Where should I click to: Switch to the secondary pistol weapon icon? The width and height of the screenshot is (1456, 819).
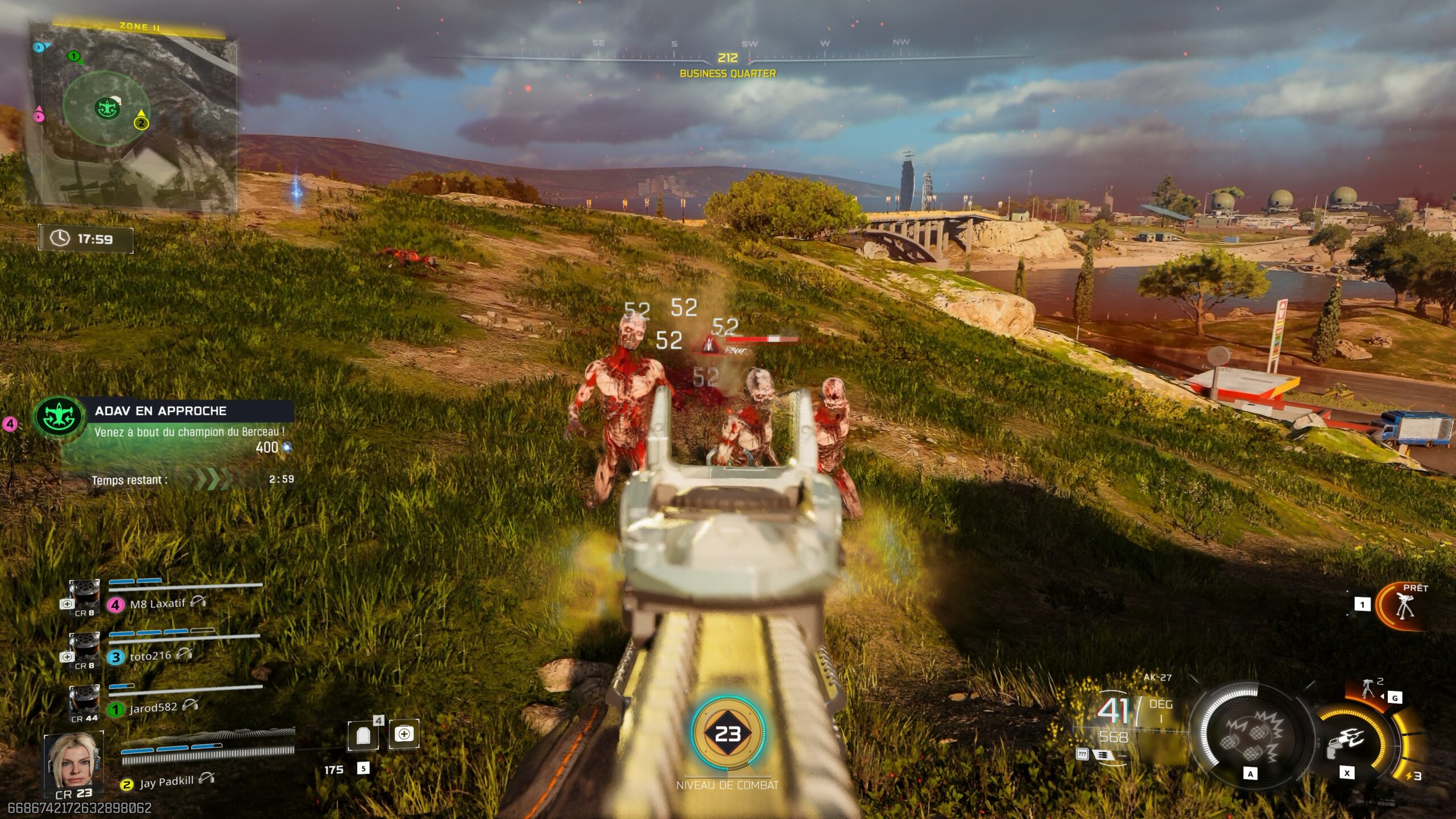[1346, 742]
